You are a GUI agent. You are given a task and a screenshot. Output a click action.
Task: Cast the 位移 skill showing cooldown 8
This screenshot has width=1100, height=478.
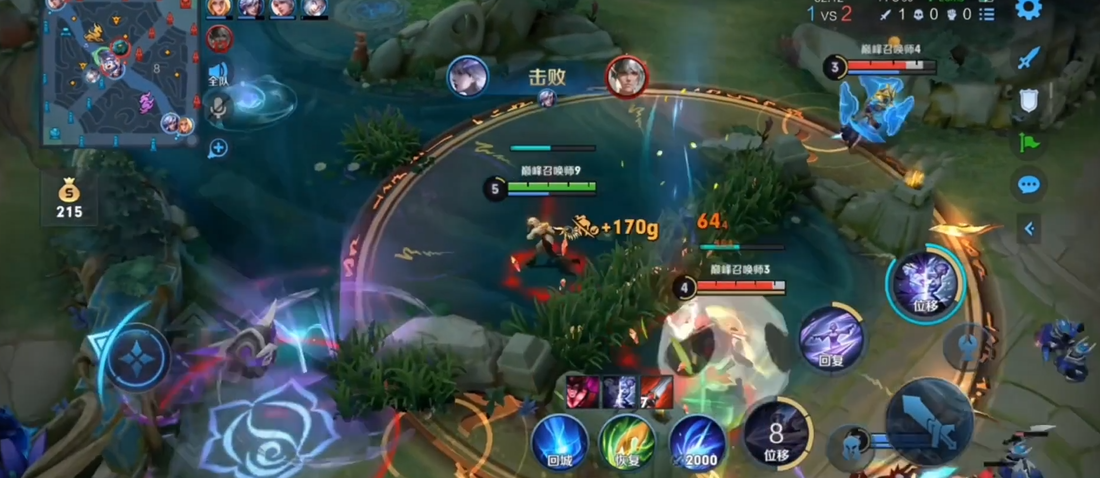coord(778,433)
